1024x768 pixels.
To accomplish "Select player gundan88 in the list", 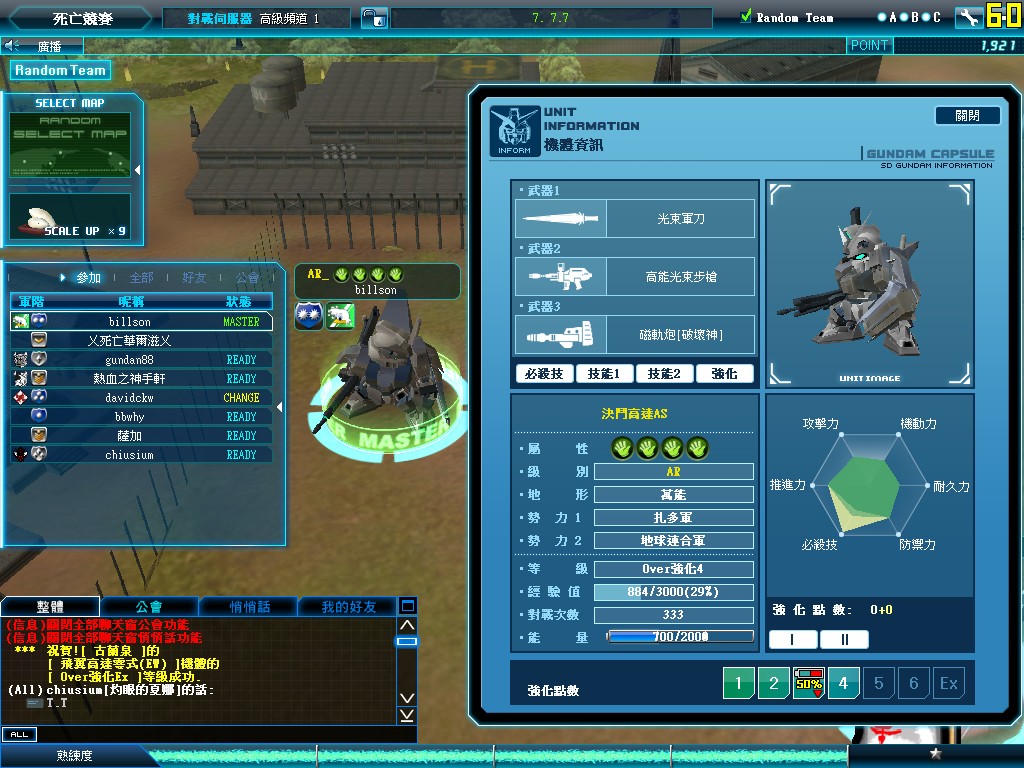I will point(130,360).
